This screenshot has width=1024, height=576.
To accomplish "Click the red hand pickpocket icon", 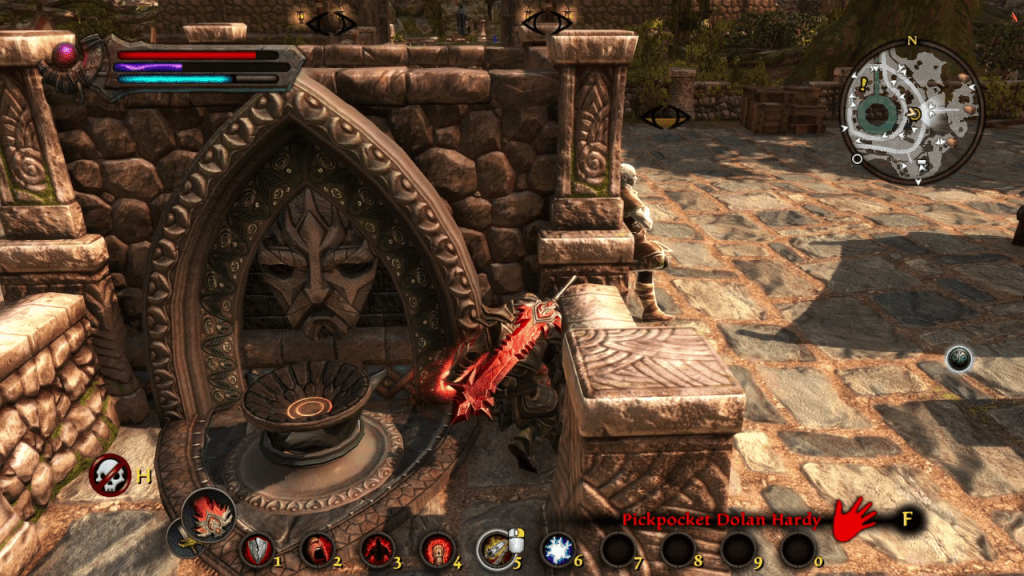I will click(x=853, y=518).
